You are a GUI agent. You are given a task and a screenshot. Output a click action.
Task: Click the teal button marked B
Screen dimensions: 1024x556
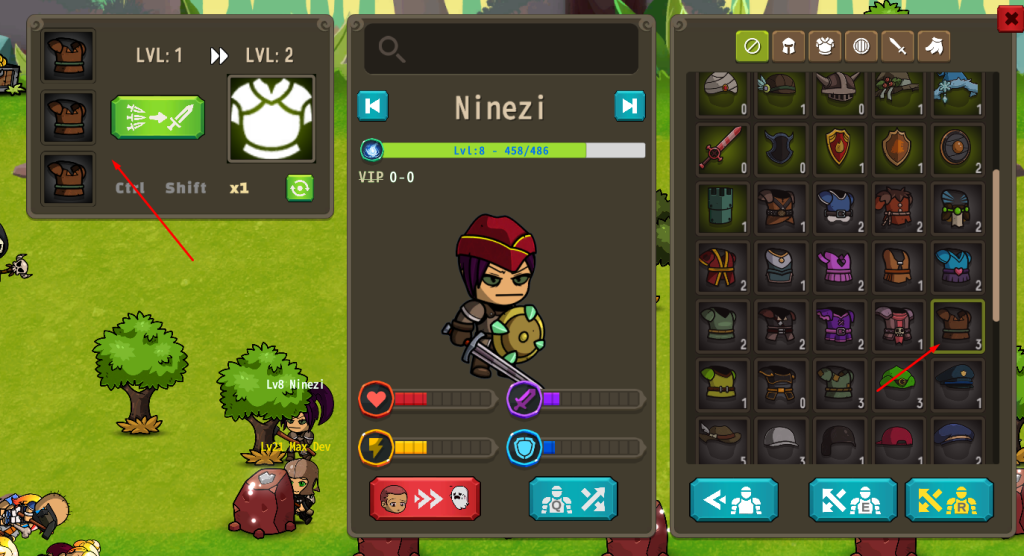[x=851, y=499]
